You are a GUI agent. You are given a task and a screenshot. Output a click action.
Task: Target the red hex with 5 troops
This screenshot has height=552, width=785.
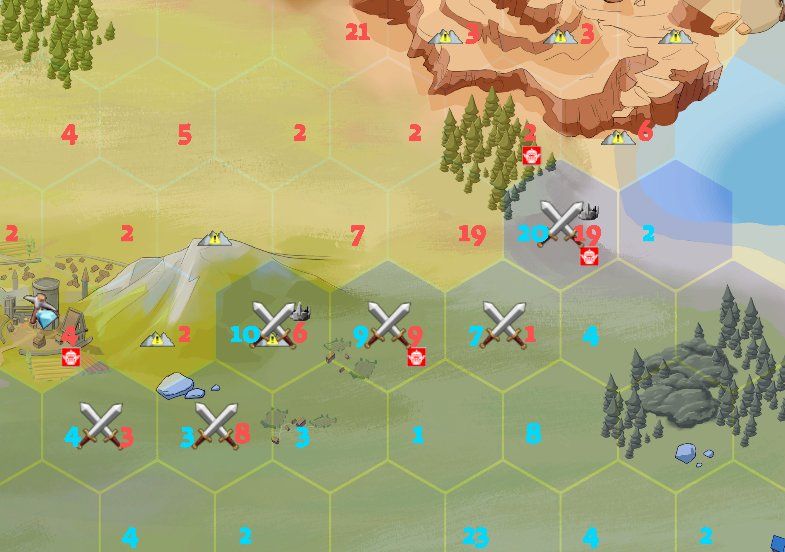tap(184, 133)
